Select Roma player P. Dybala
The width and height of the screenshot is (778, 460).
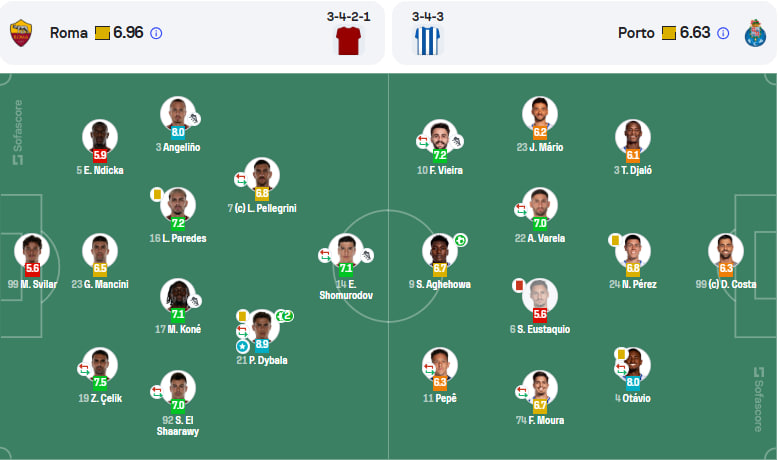pyautogui.click(x=261, y=328)
